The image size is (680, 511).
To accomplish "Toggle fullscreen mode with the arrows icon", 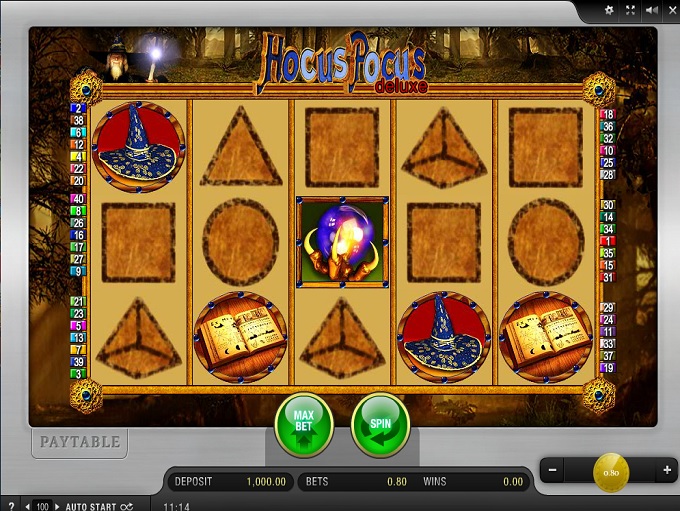I will [630, 10].
